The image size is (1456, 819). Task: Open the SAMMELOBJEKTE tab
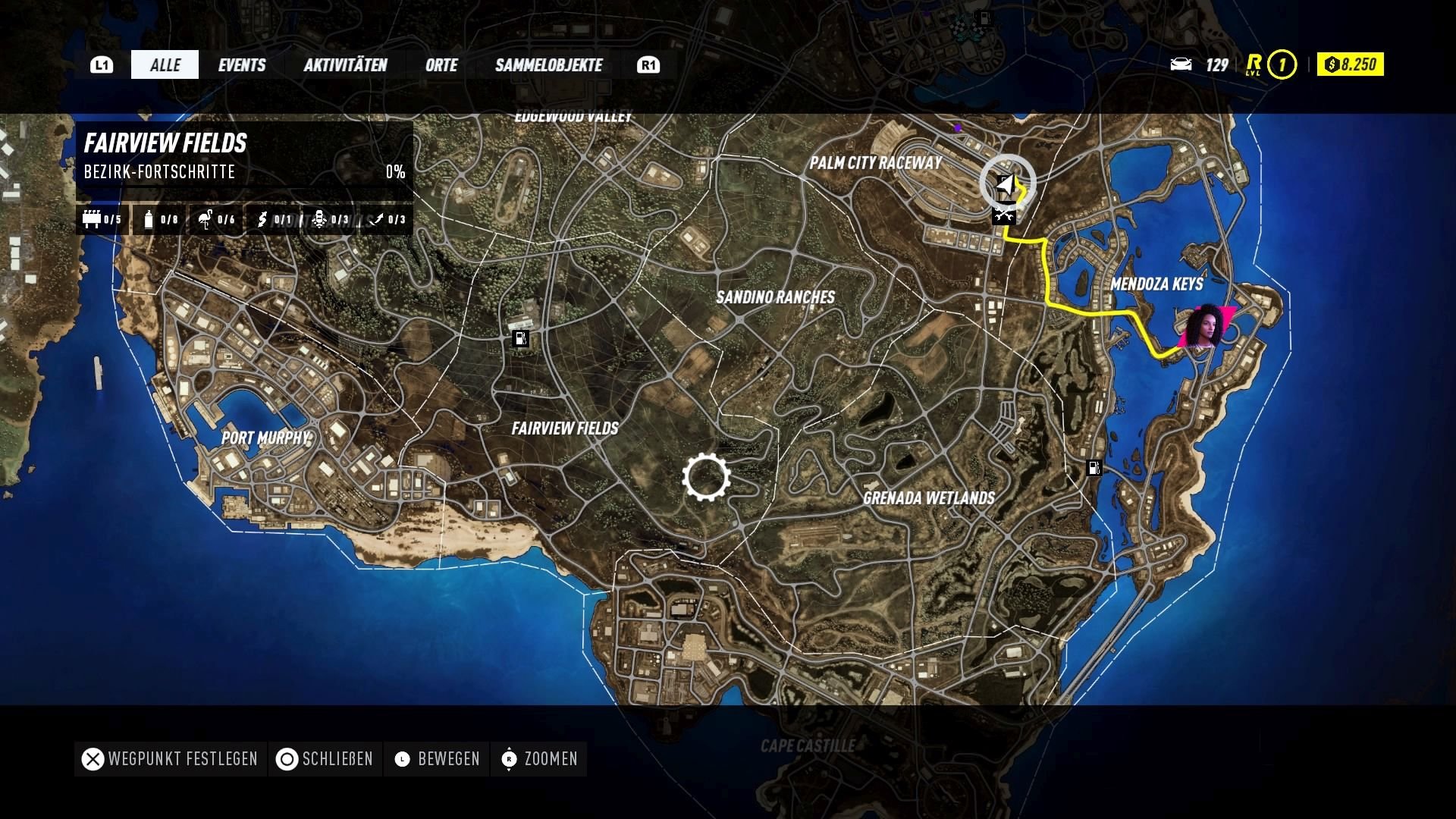[x=548, y=65]
